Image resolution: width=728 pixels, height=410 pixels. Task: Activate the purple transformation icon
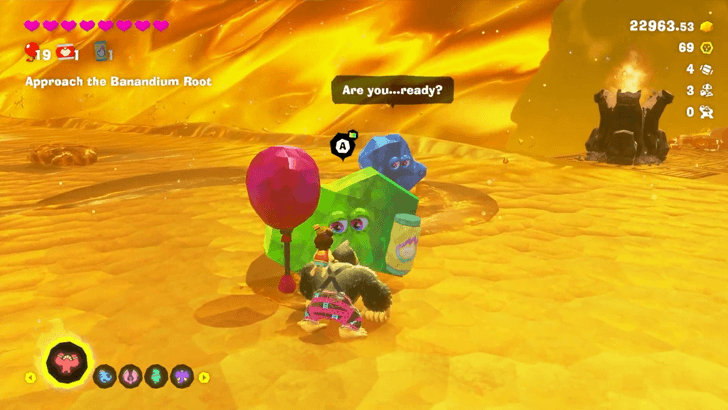pos(180,377)
